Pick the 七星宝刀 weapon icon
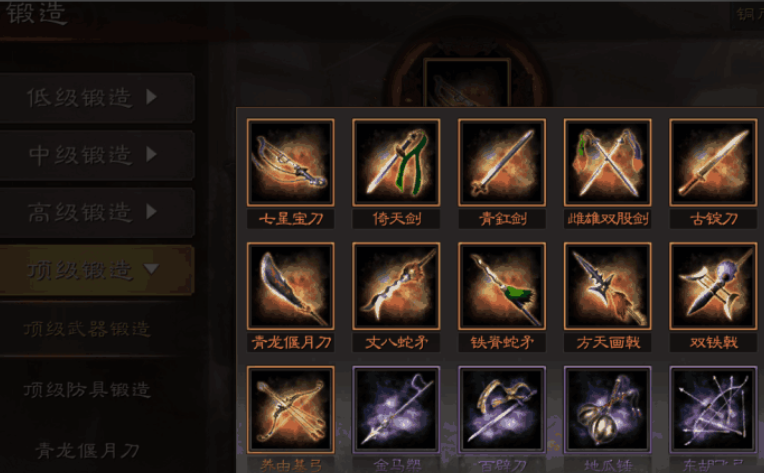Viewport: 764px width, 473px height. (291, 163)
